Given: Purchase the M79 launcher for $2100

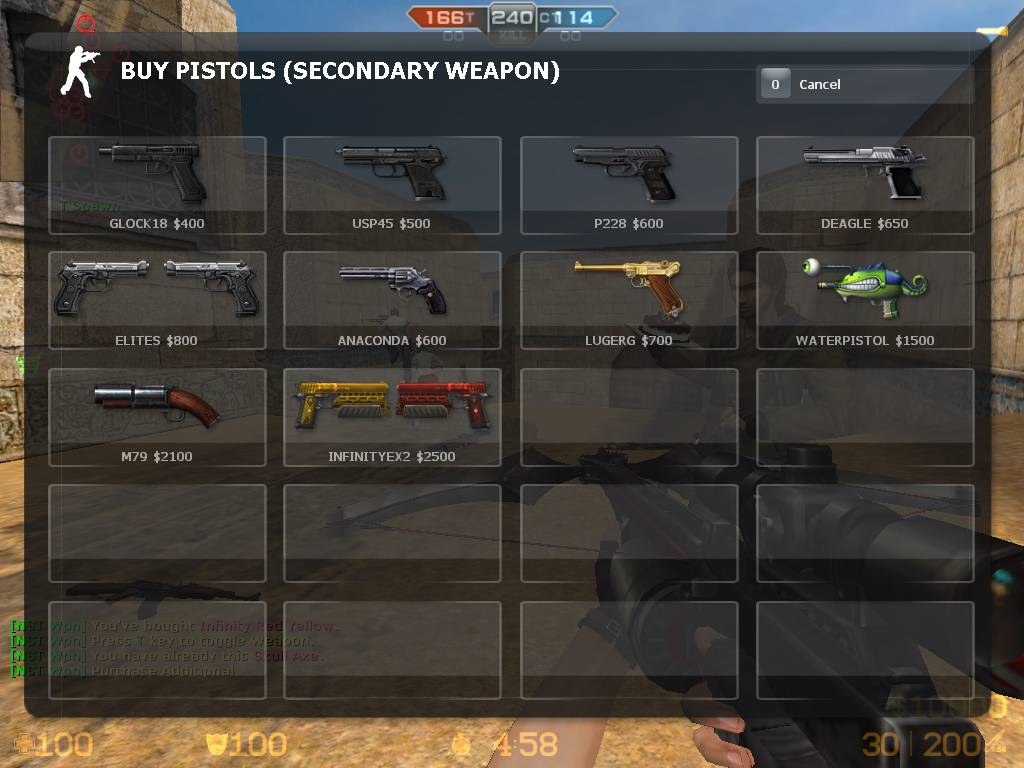Looking at the screenshot, I should (157, 417).
